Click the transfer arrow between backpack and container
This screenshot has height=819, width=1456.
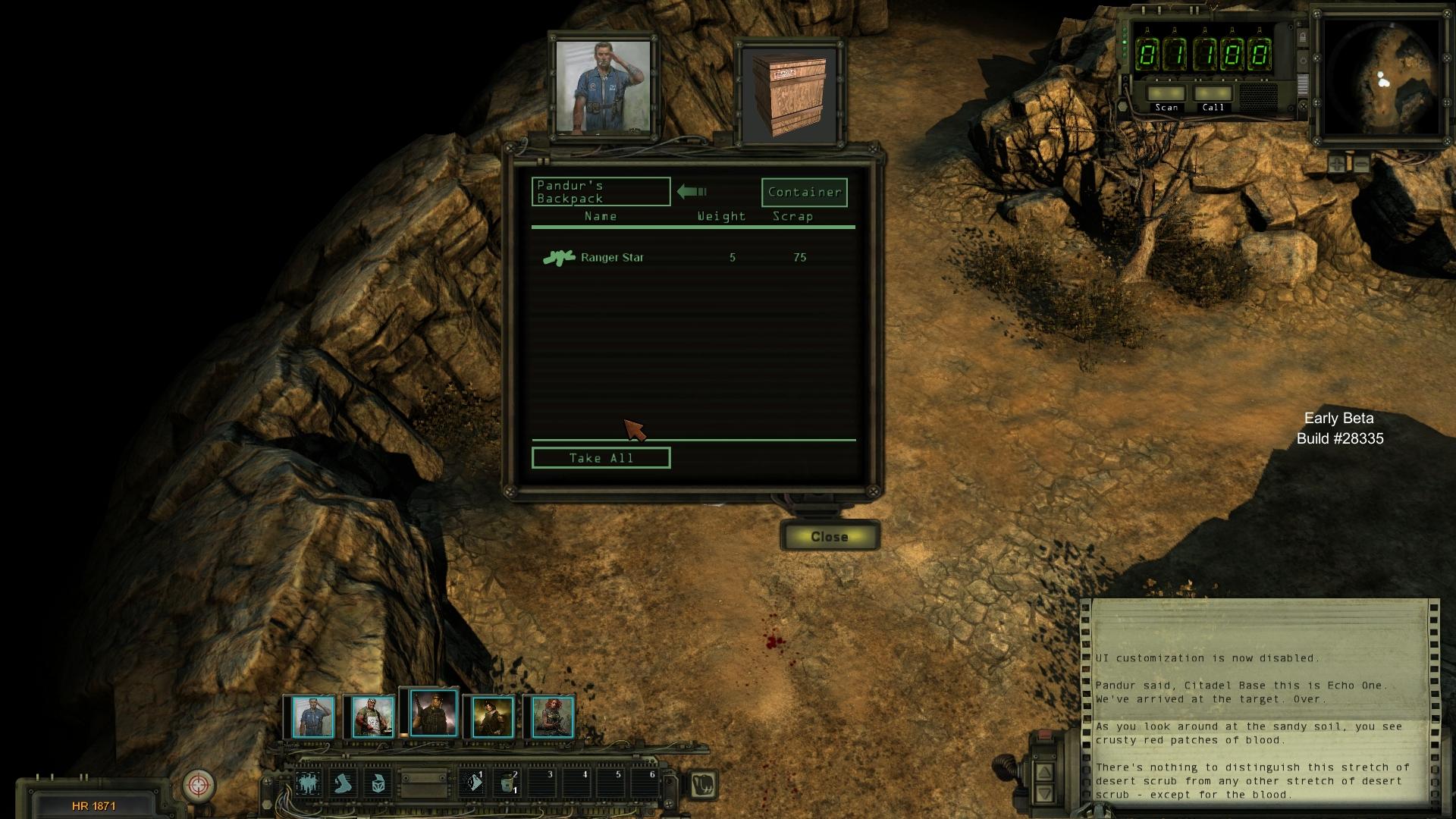[692, 192]
